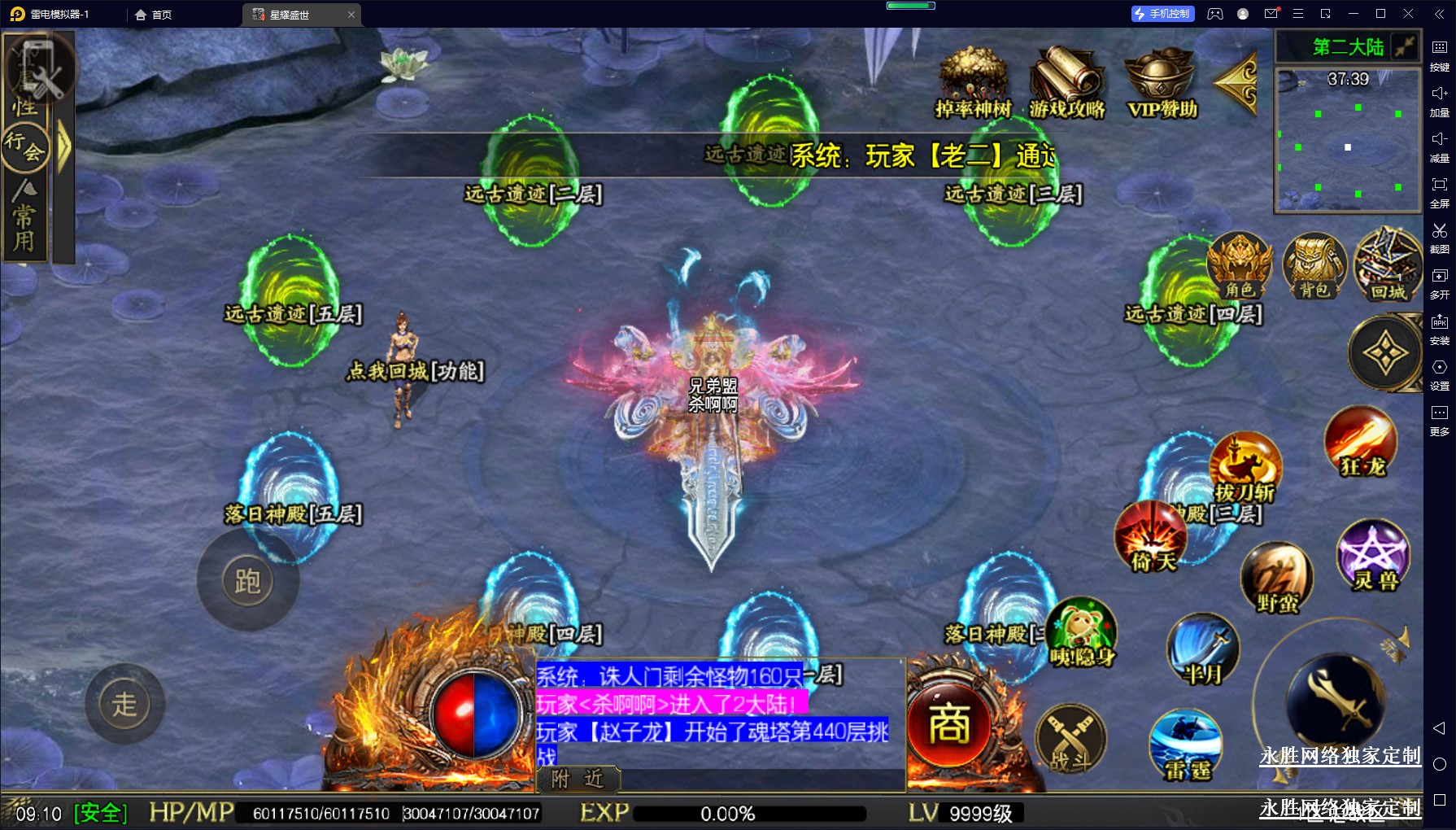Activate the 野蛮 charge skill
The image size is (1456, 830).
(1276, 577)
